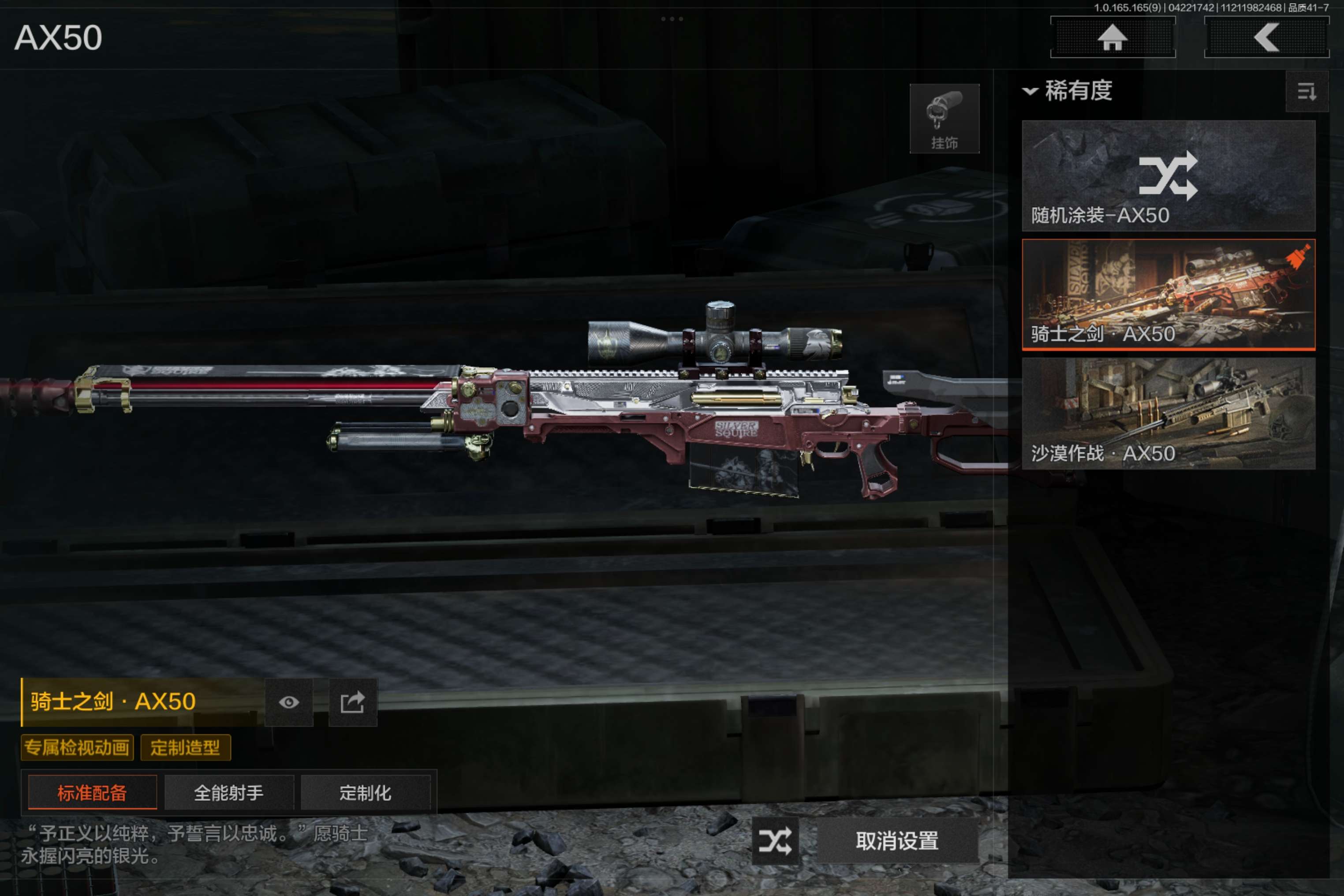This screenshot has width=1344, height=896.
Task: Open the 挂饰 charm slot
Action: click(x=944, y=118)
